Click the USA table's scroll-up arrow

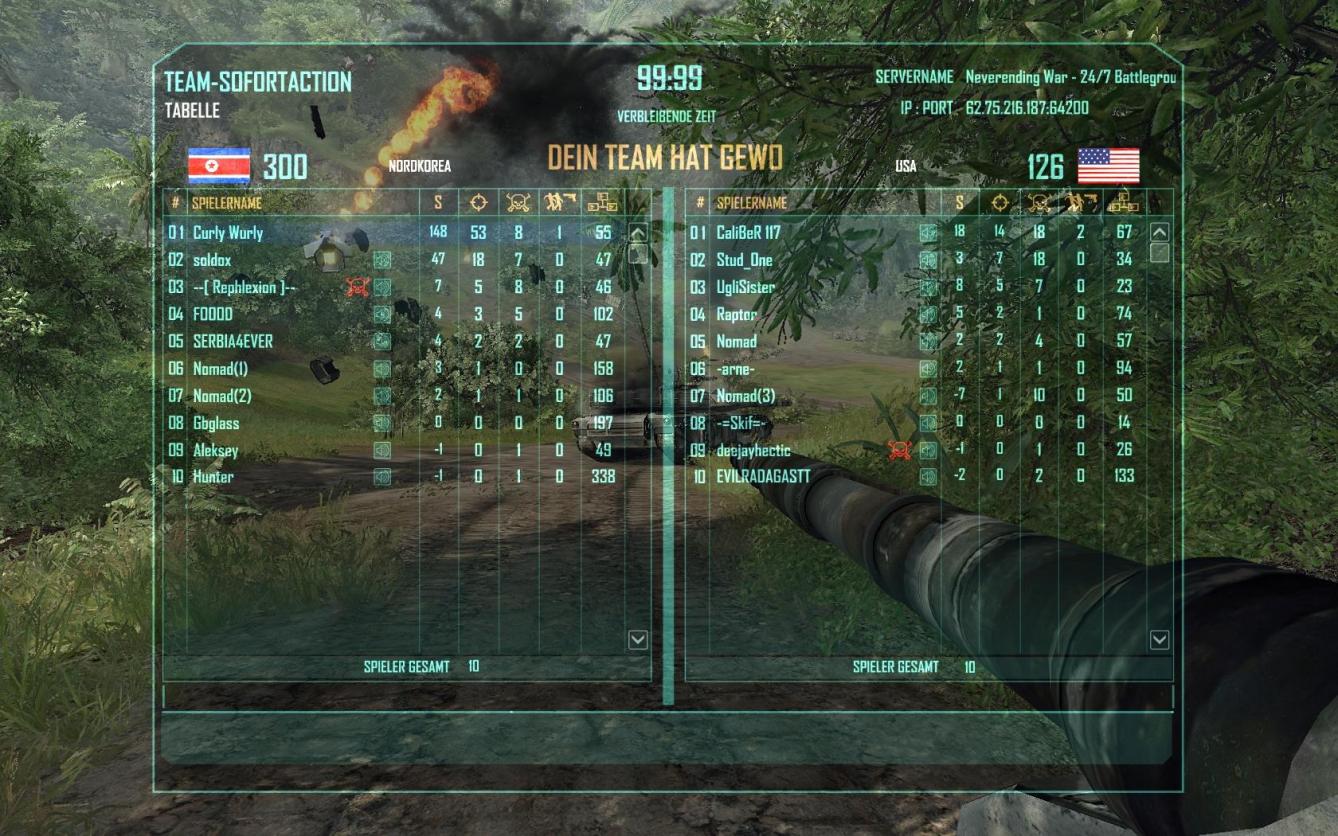coord(1159,233)
